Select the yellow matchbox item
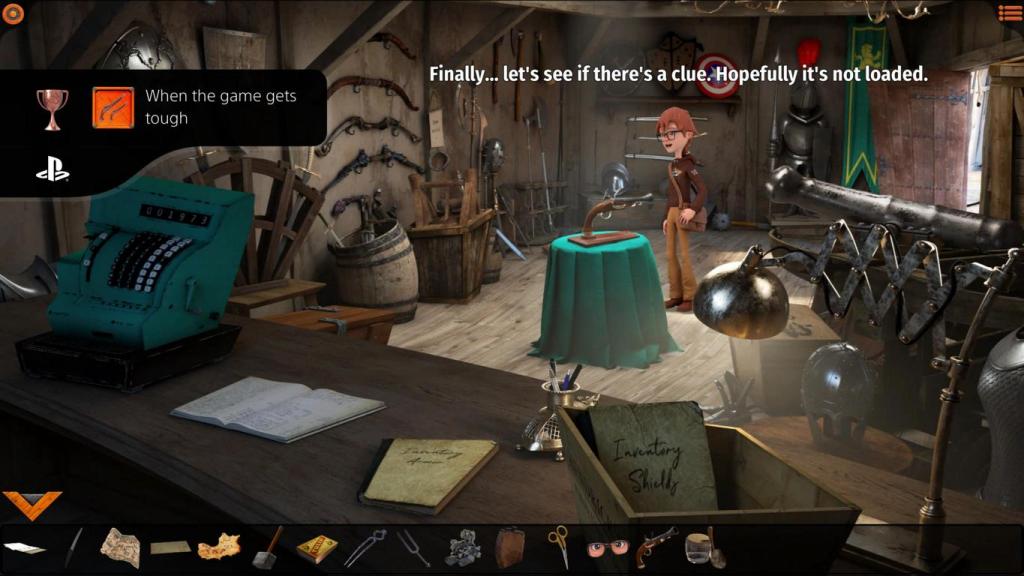 point(317,548)
